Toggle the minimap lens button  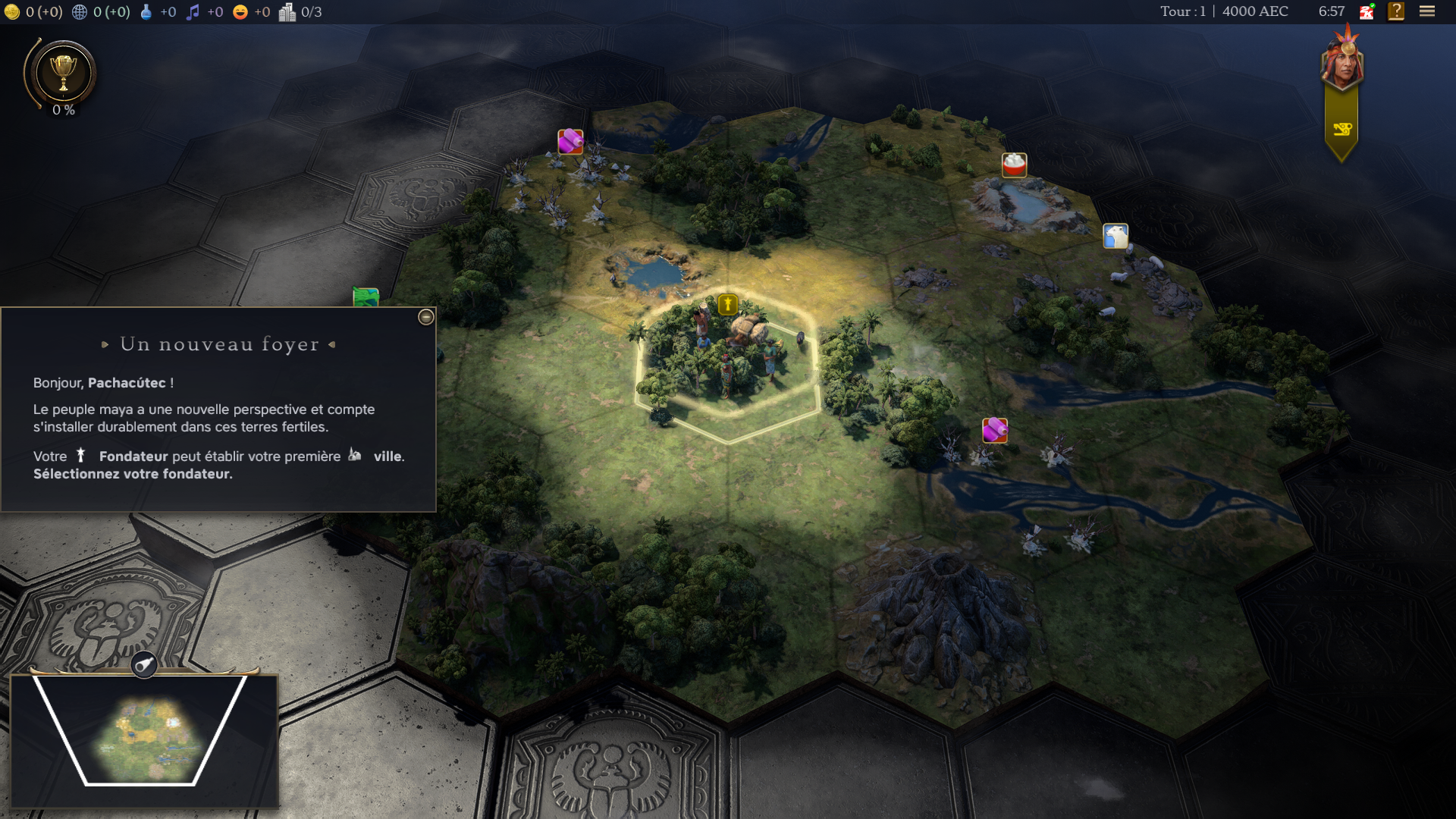pos(144,665)
